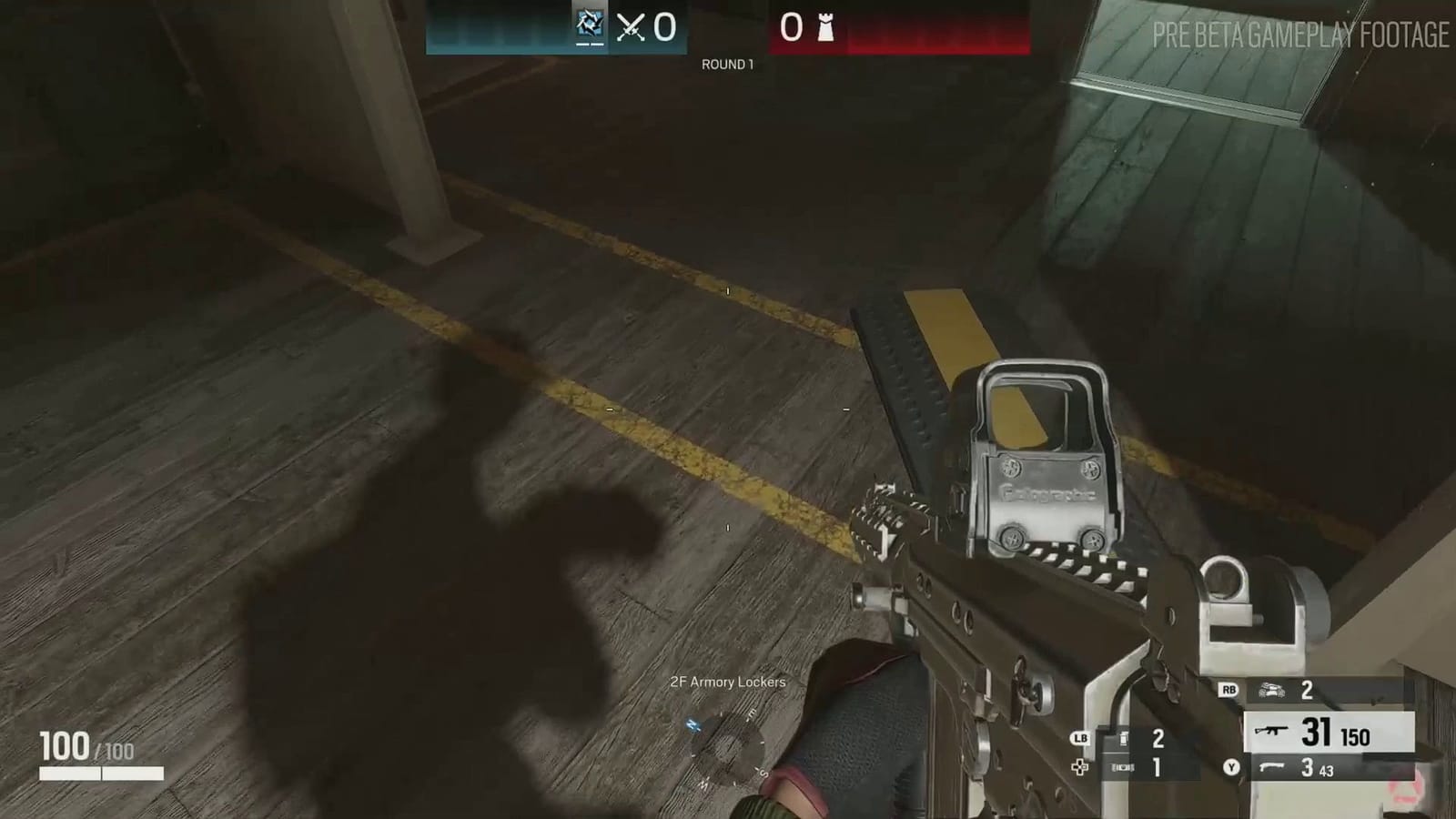This screenshot has height=819, width=1456.
Task: Select the active rifle ammo tab showing 31/150
Action: coord(1324,733)
